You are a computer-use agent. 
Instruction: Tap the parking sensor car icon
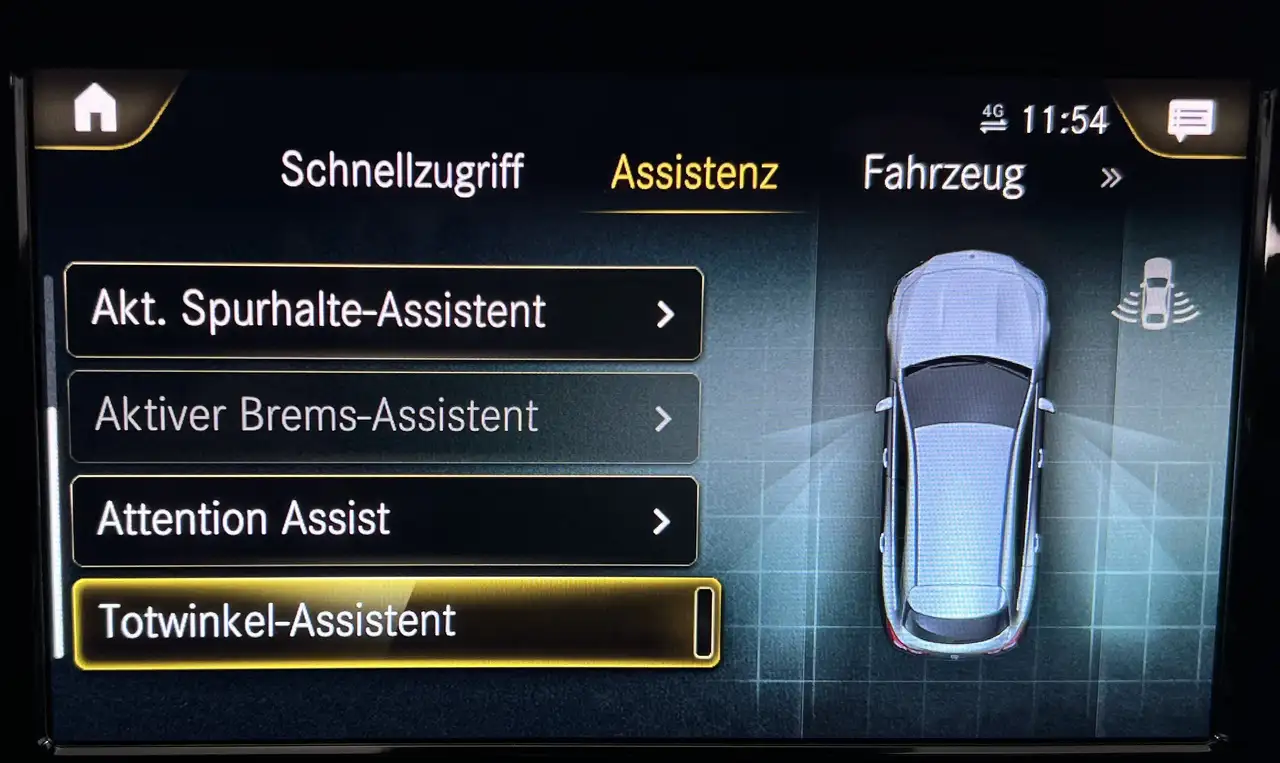click(1156, 293)
